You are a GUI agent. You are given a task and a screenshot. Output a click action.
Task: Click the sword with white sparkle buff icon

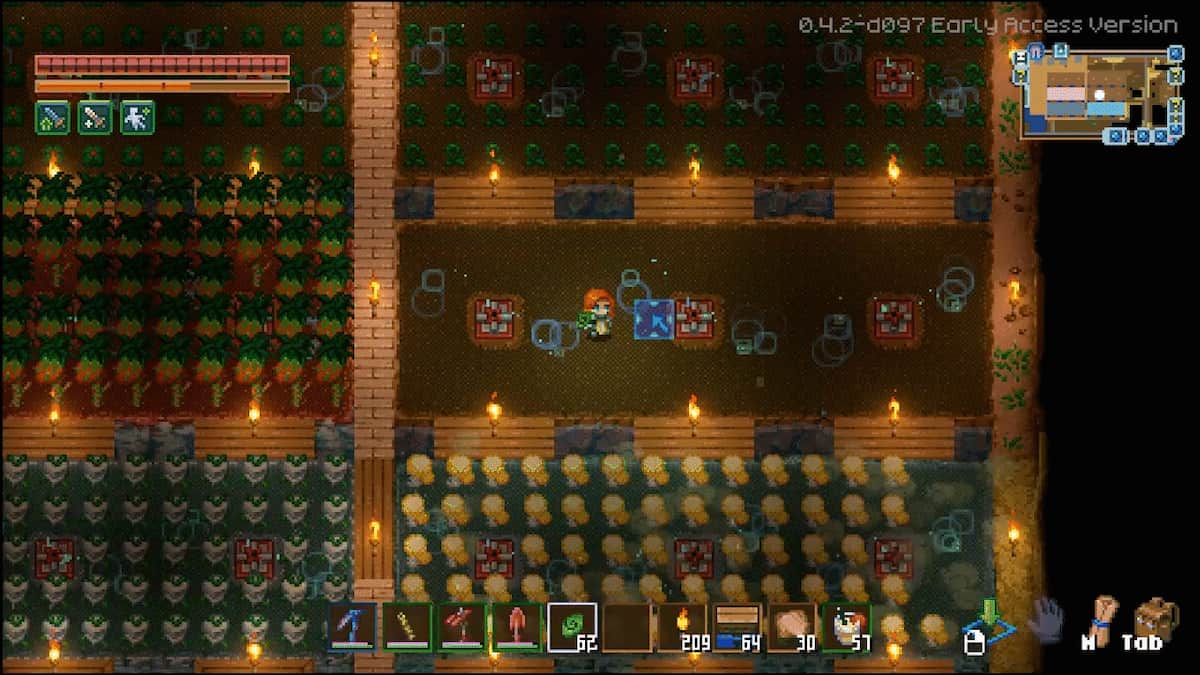click(95, 118)
